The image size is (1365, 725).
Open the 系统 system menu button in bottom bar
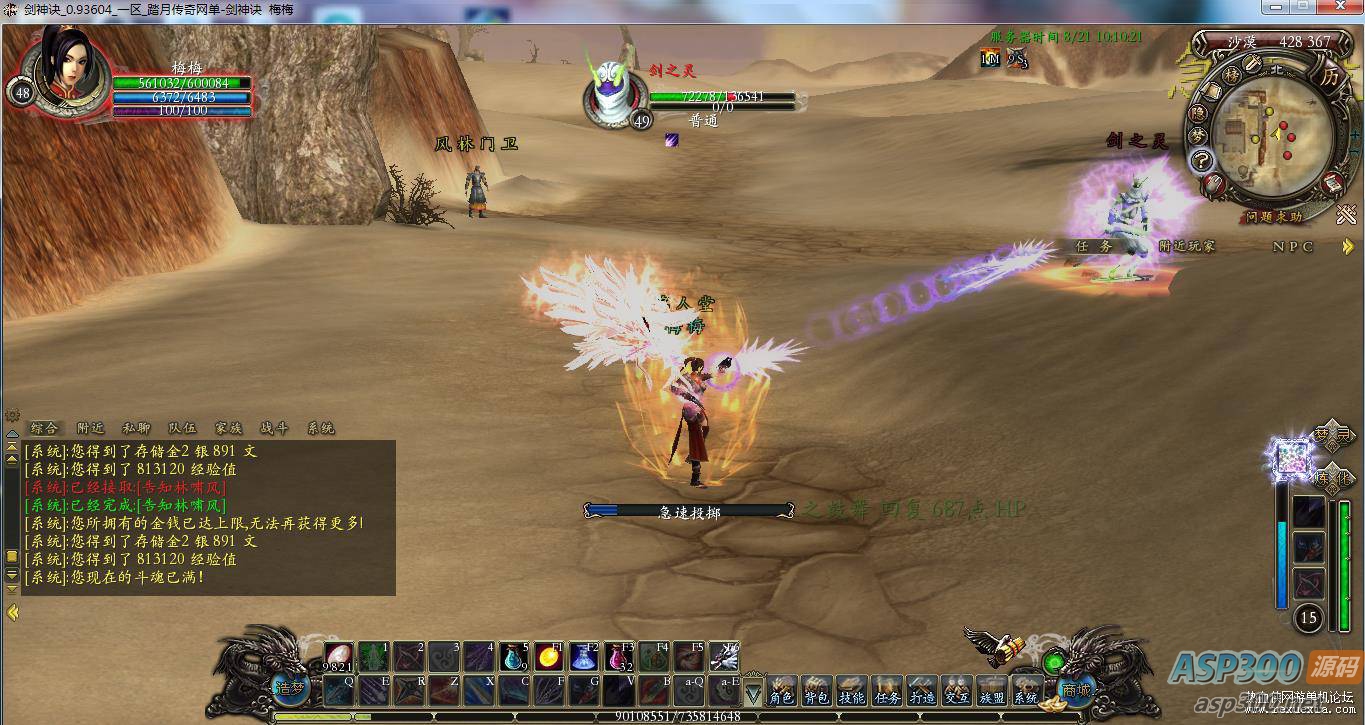pyautogui.click(x=1026, y=691)
